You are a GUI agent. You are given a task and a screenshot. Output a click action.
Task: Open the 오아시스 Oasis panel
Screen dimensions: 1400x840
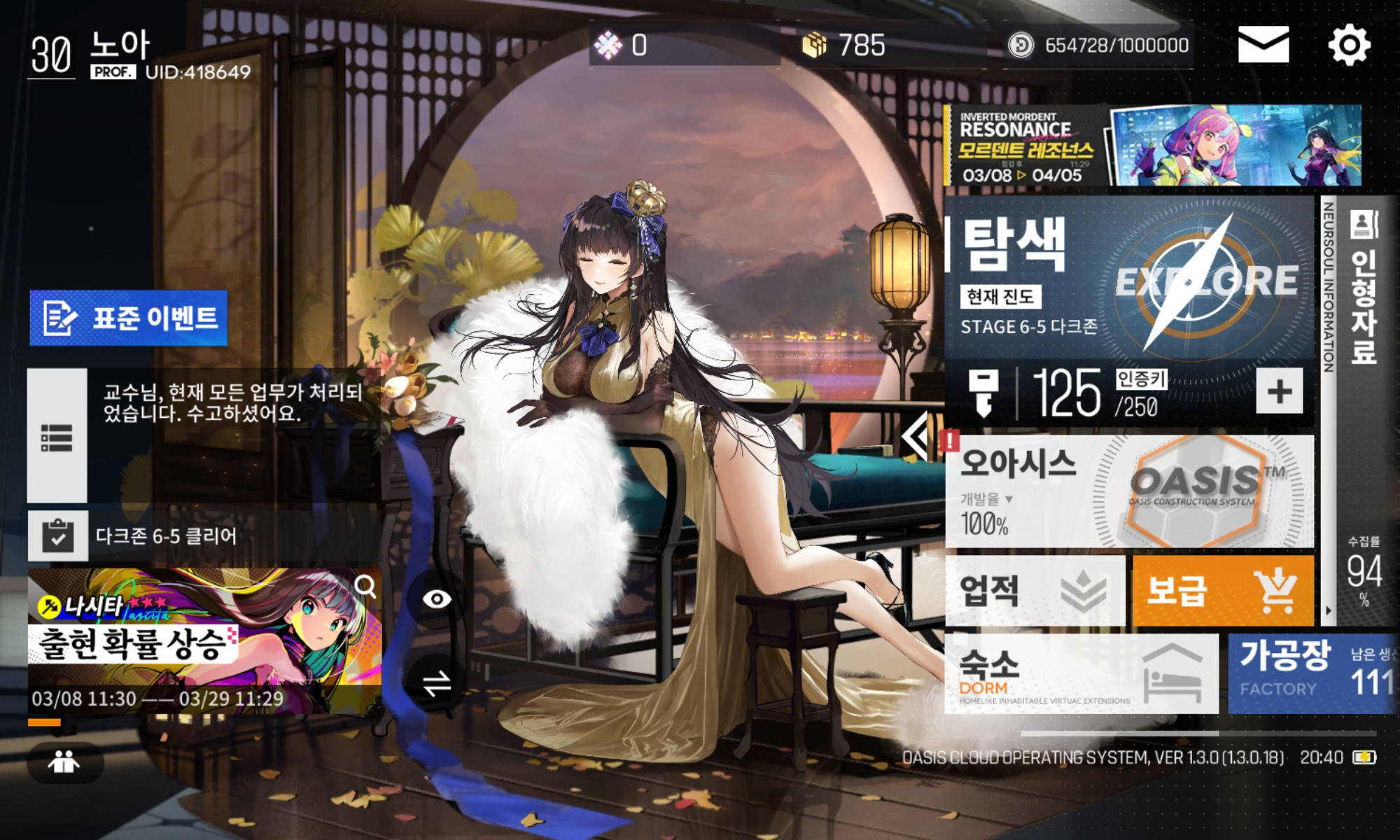click(x=1128, y=491)
